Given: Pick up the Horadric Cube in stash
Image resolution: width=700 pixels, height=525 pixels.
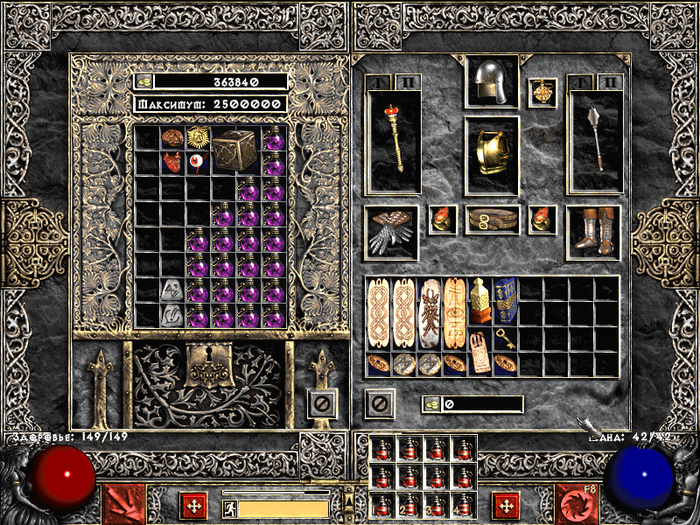Looking at the screenshot, I should [235, 150].
